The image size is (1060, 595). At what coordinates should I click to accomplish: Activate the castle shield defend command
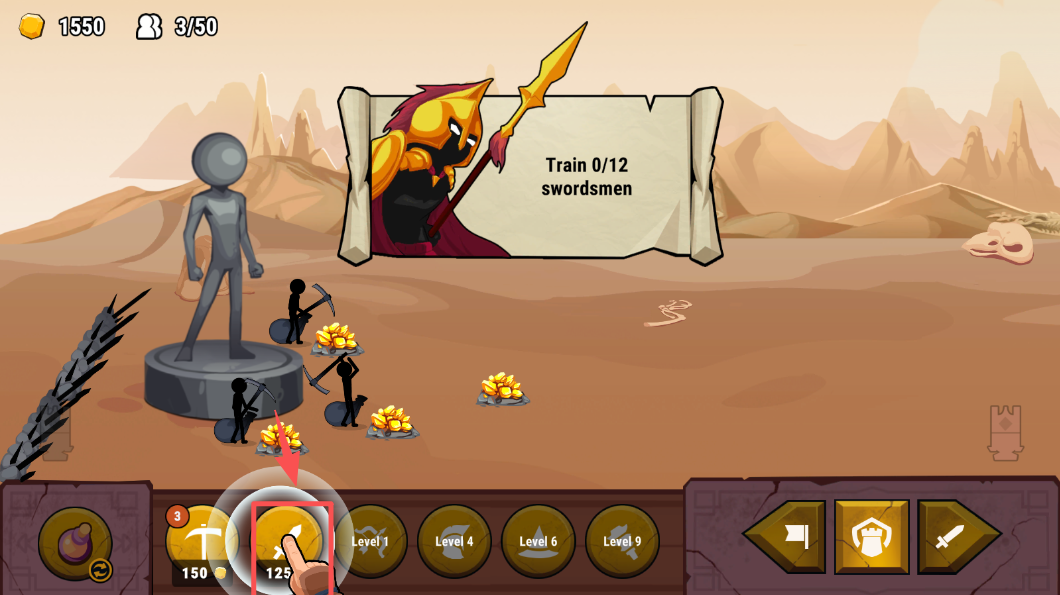point(871,537)
